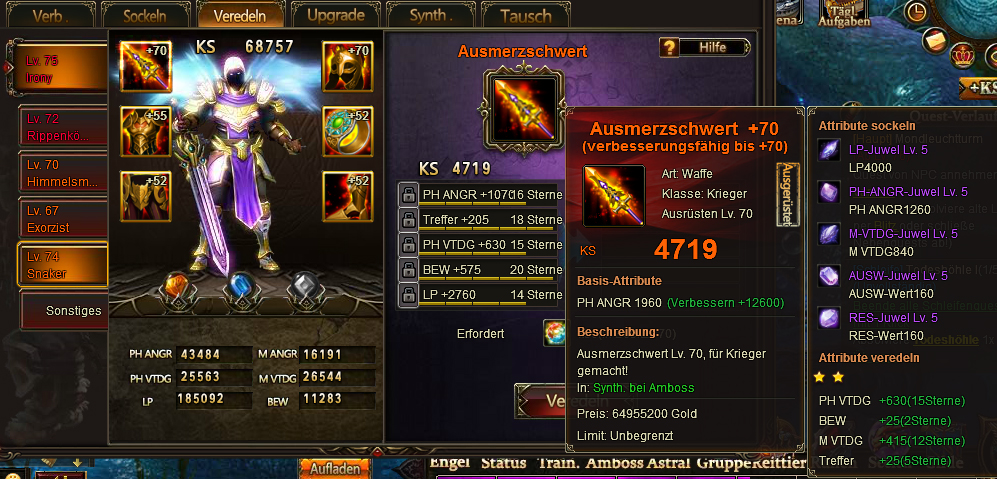
Task: Select the Synth. tab
Action: [431, 16]
